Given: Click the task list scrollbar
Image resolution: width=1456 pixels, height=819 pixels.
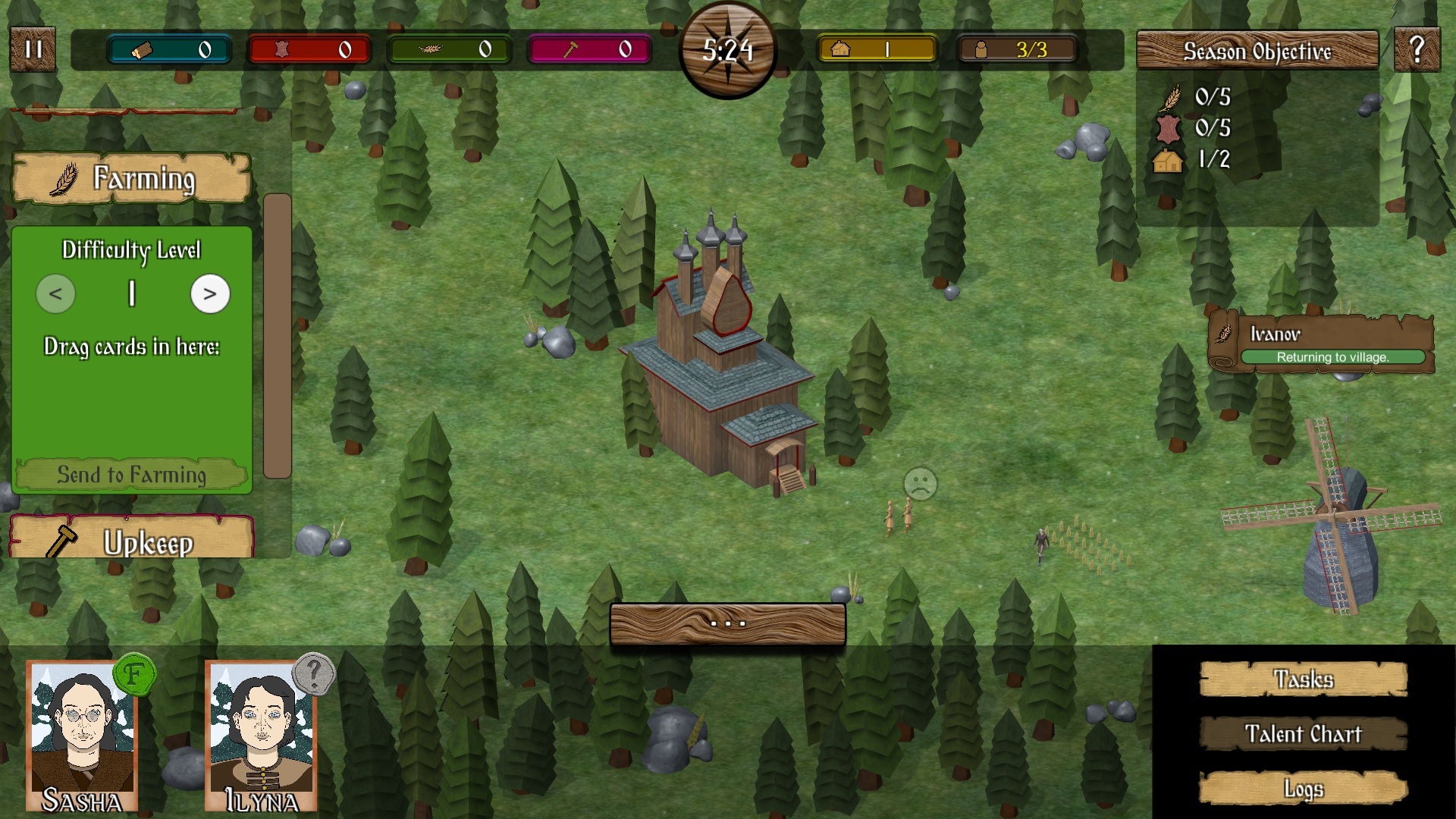Looking at the screenshot, I should (x=277, y=336).
